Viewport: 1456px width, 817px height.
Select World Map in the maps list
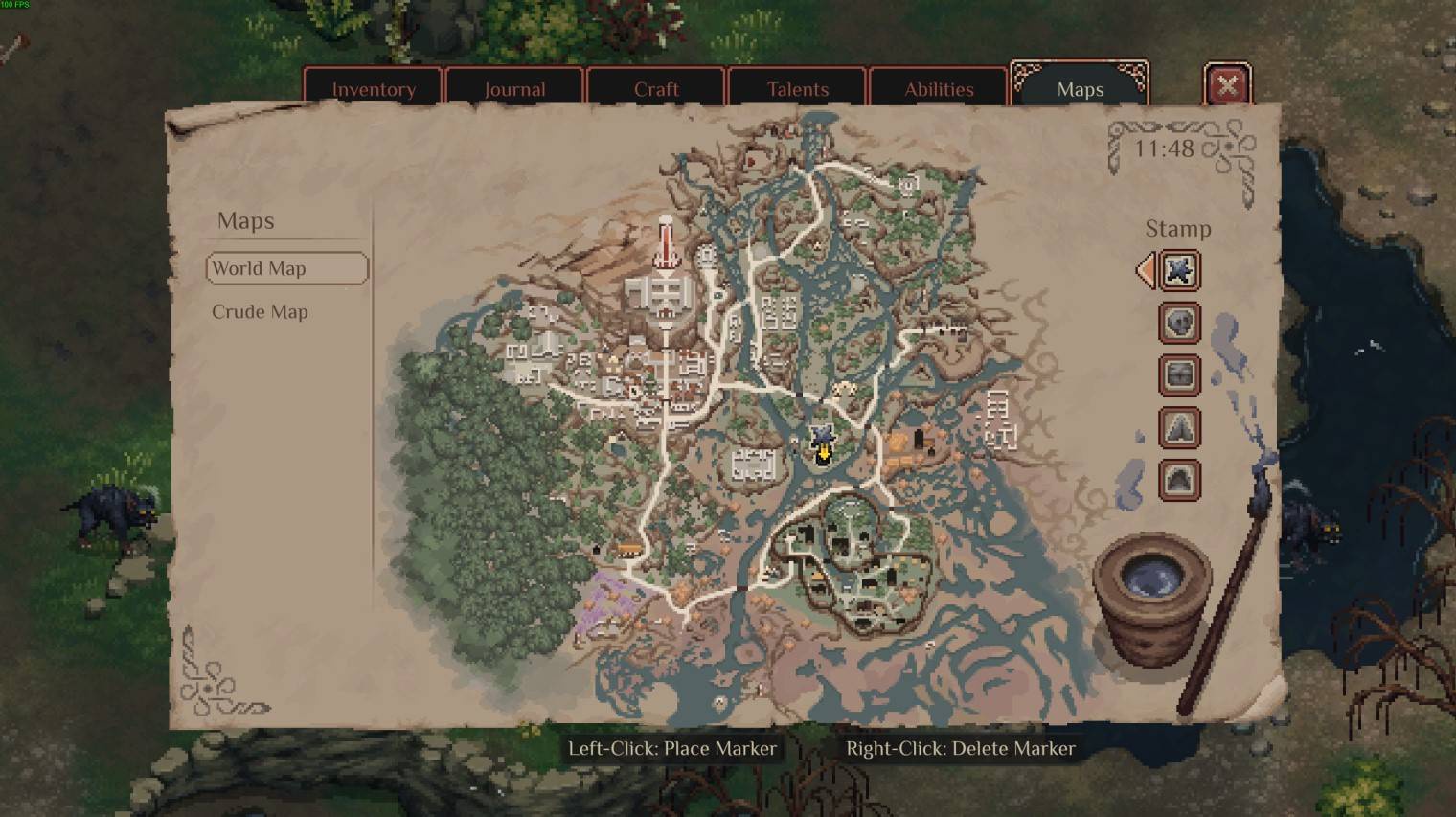[x=286, y=268]
